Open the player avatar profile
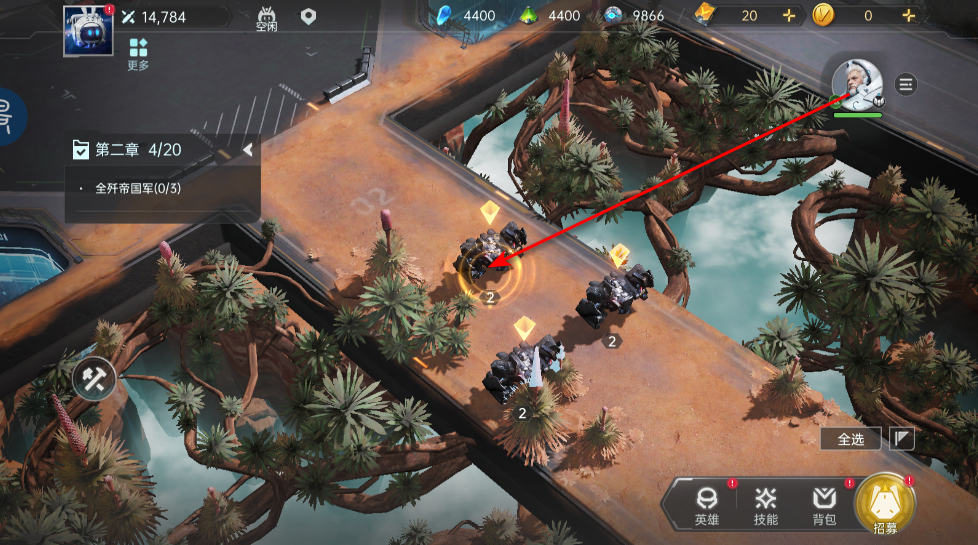Screen dimensions: 978x545 click(88, 30)
